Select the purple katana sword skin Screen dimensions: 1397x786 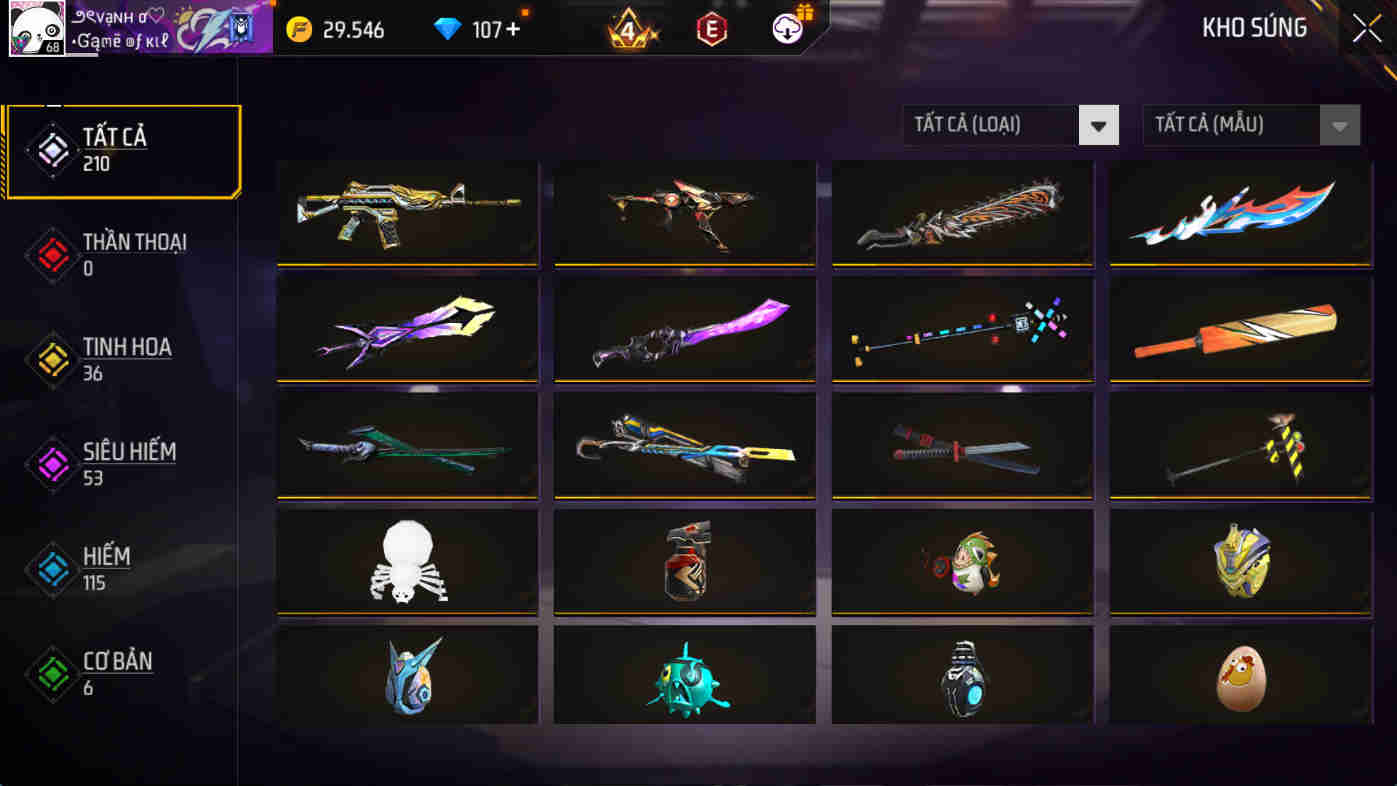(x=684, y=328)
